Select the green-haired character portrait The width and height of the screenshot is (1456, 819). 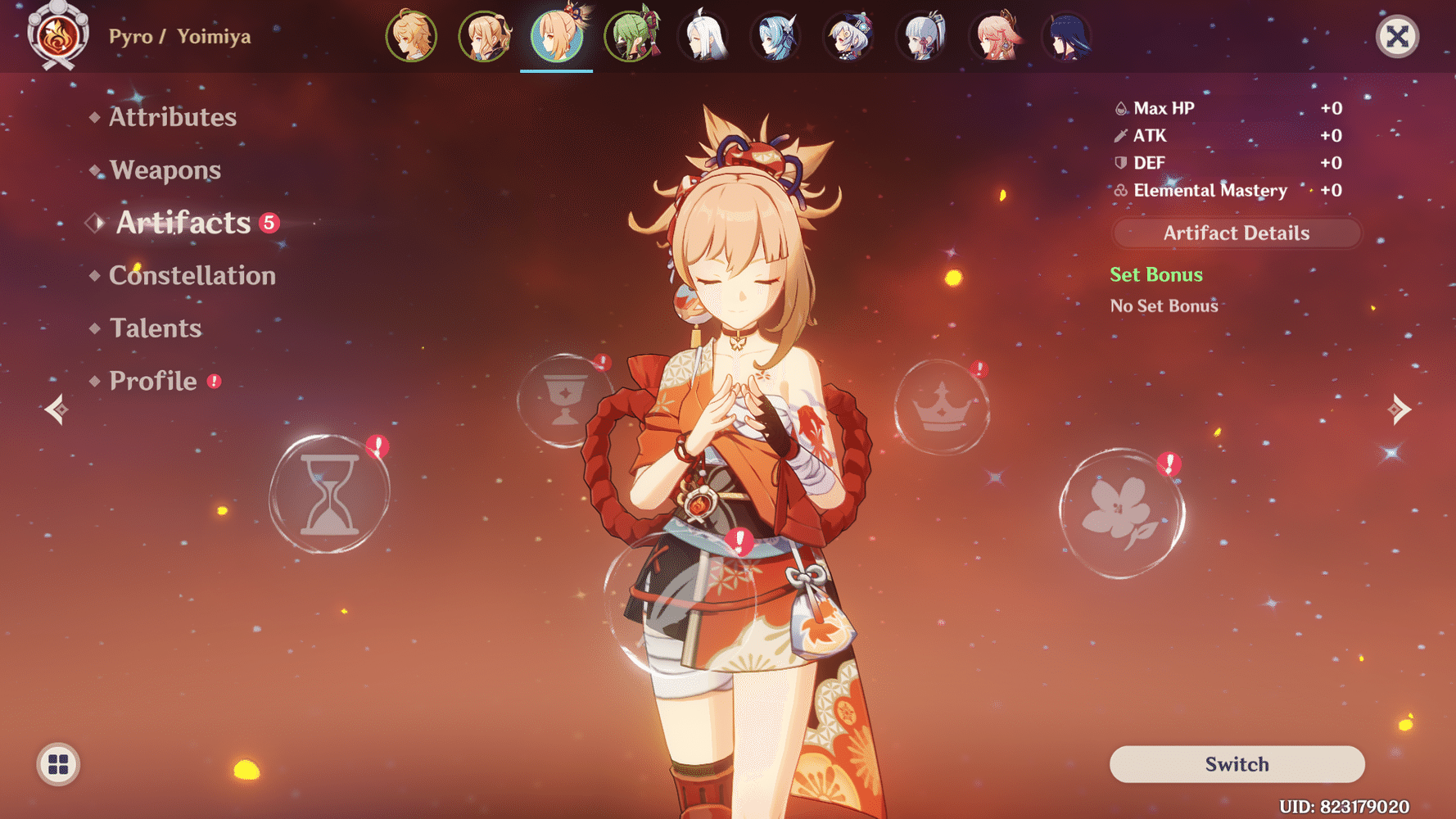(x=630, y=37)
